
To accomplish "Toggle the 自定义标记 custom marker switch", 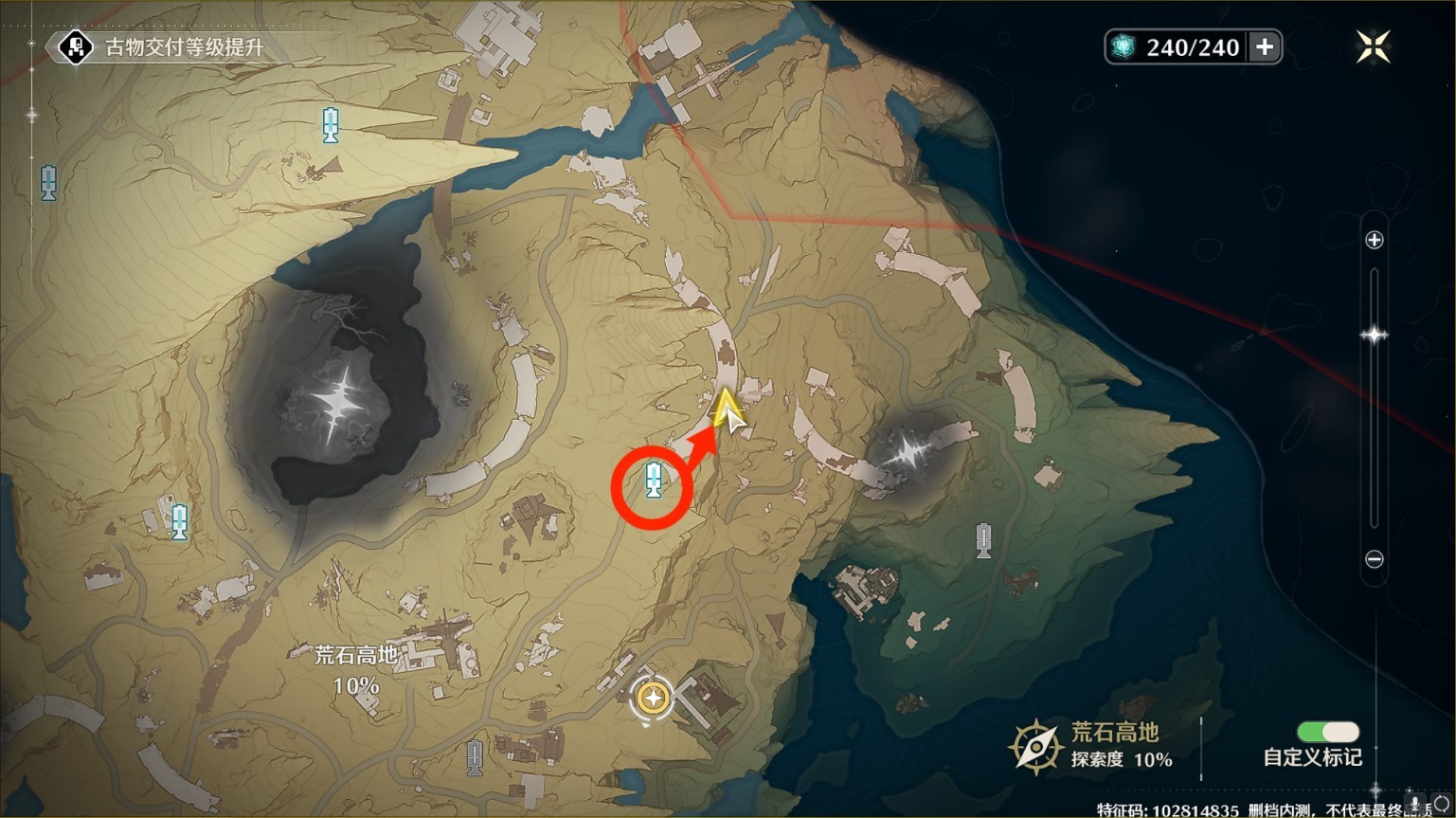I will (x=1327, y=732).
